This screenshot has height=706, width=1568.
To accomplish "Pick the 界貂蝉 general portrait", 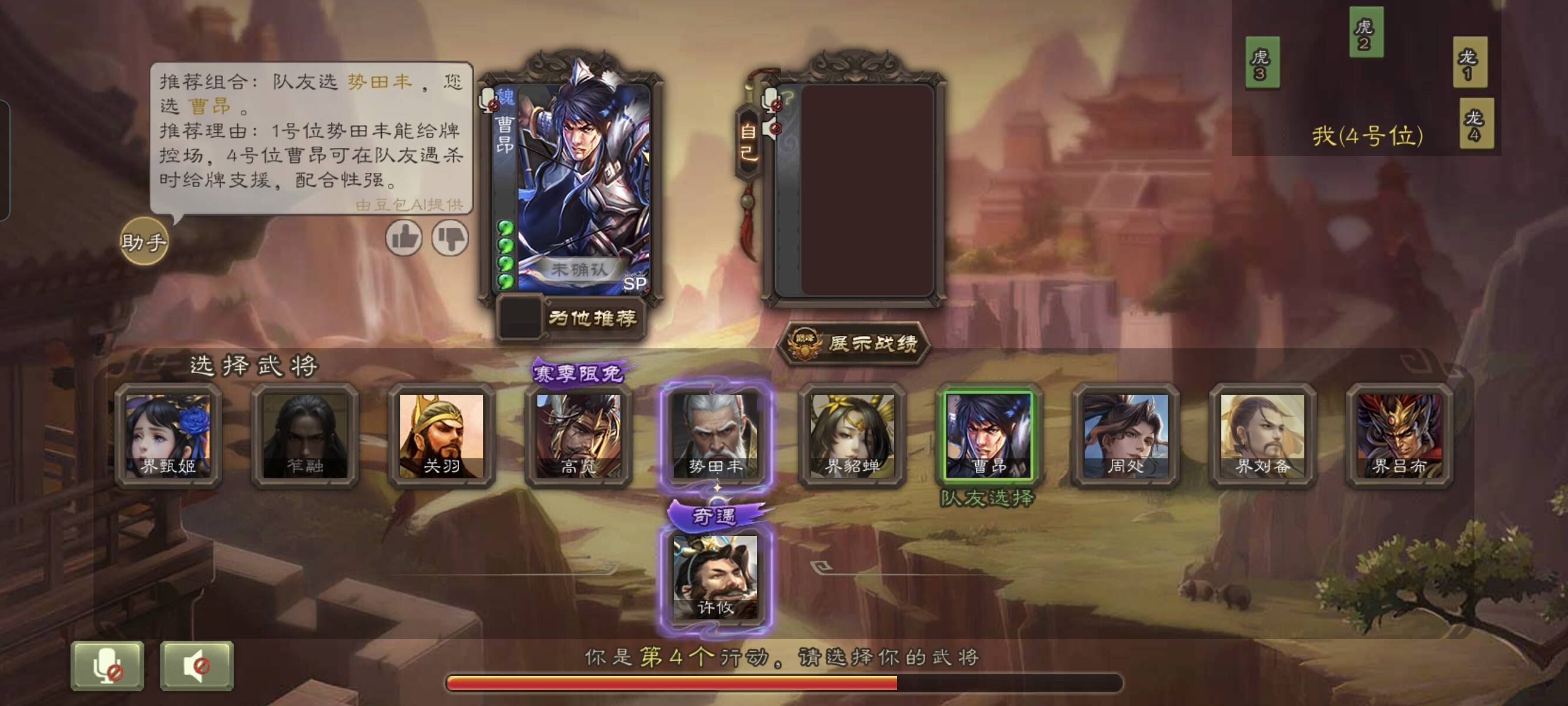I will [852, 435].
